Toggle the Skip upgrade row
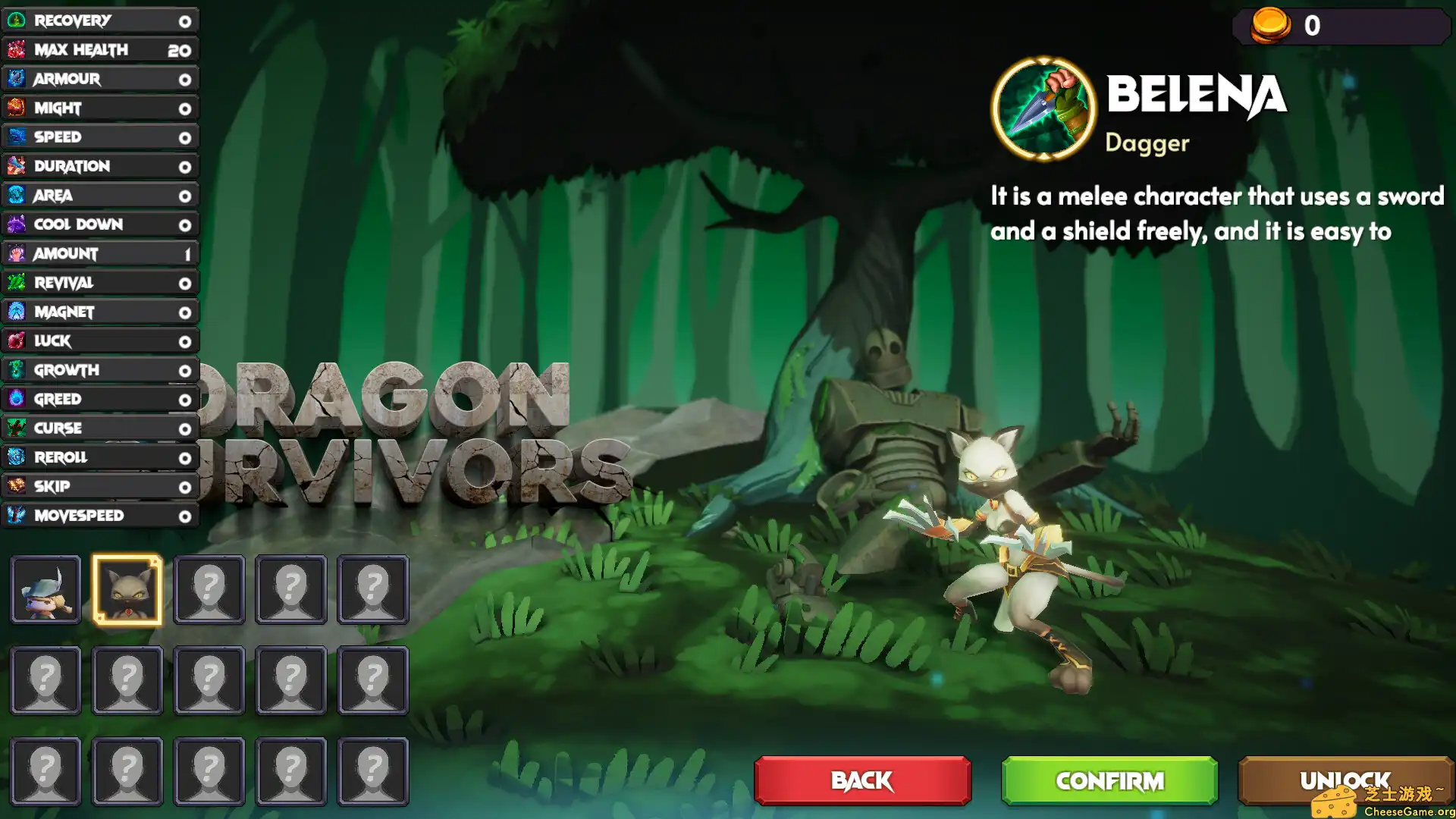 click(x=99, y=486)
